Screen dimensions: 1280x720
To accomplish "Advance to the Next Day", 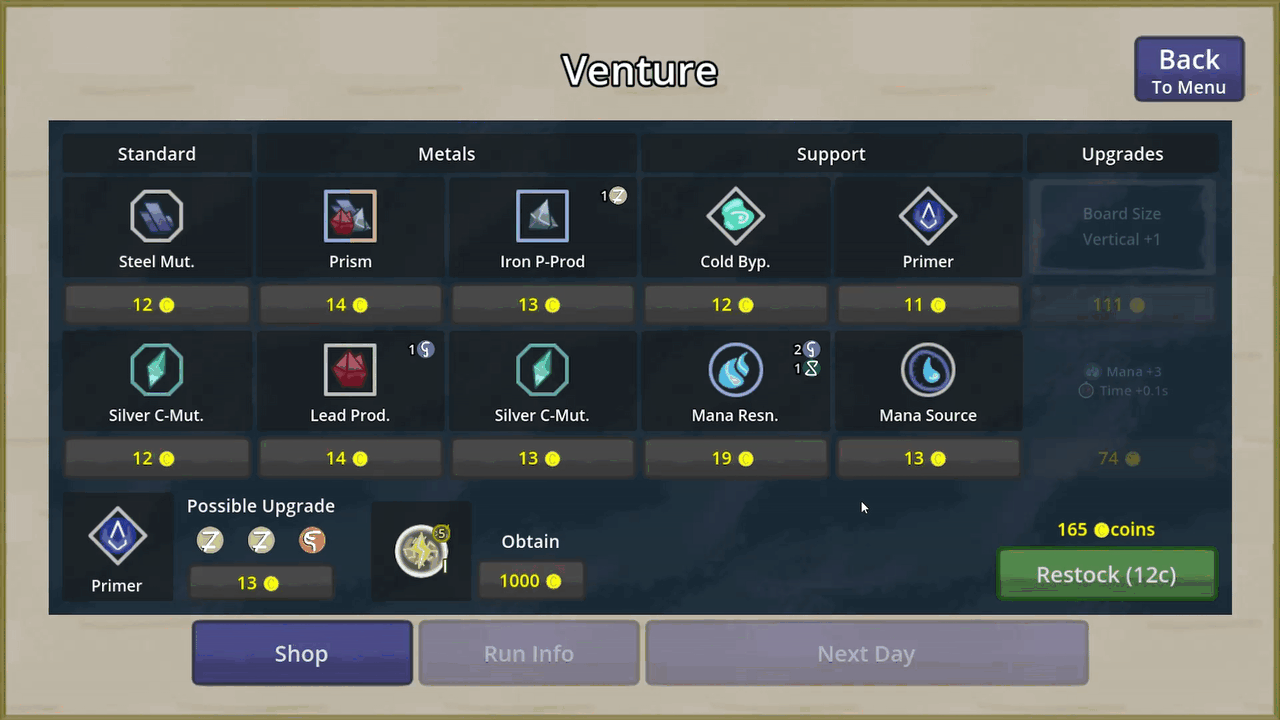I will 866,654.
